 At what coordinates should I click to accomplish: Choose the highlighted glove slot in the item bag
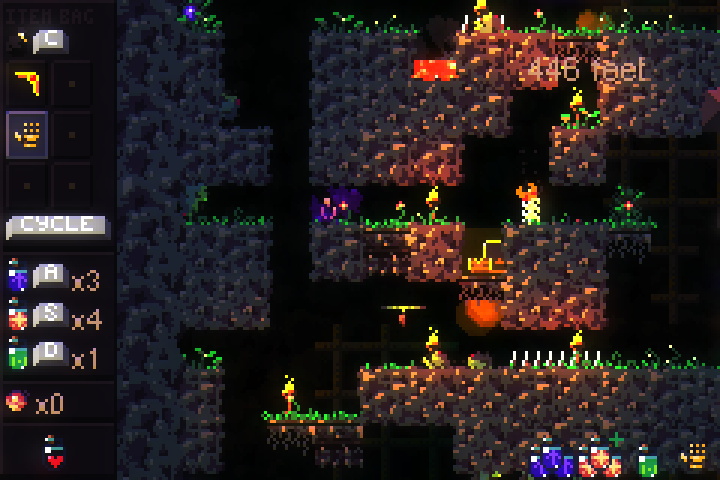click(x=27, y=134)
